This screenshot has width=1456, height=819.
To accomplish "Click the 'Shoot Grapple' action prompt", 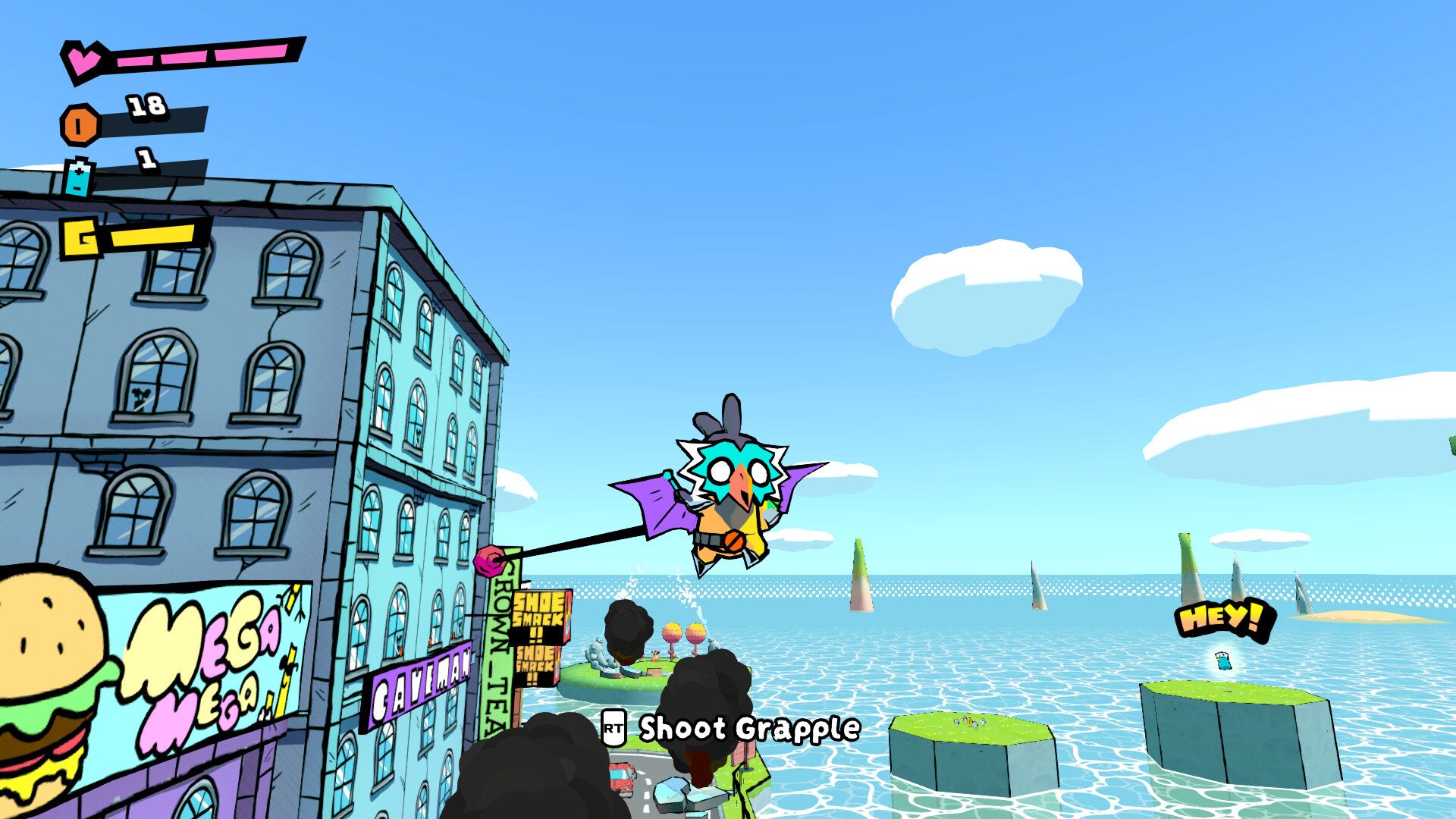I will click(x=747, y=728).
